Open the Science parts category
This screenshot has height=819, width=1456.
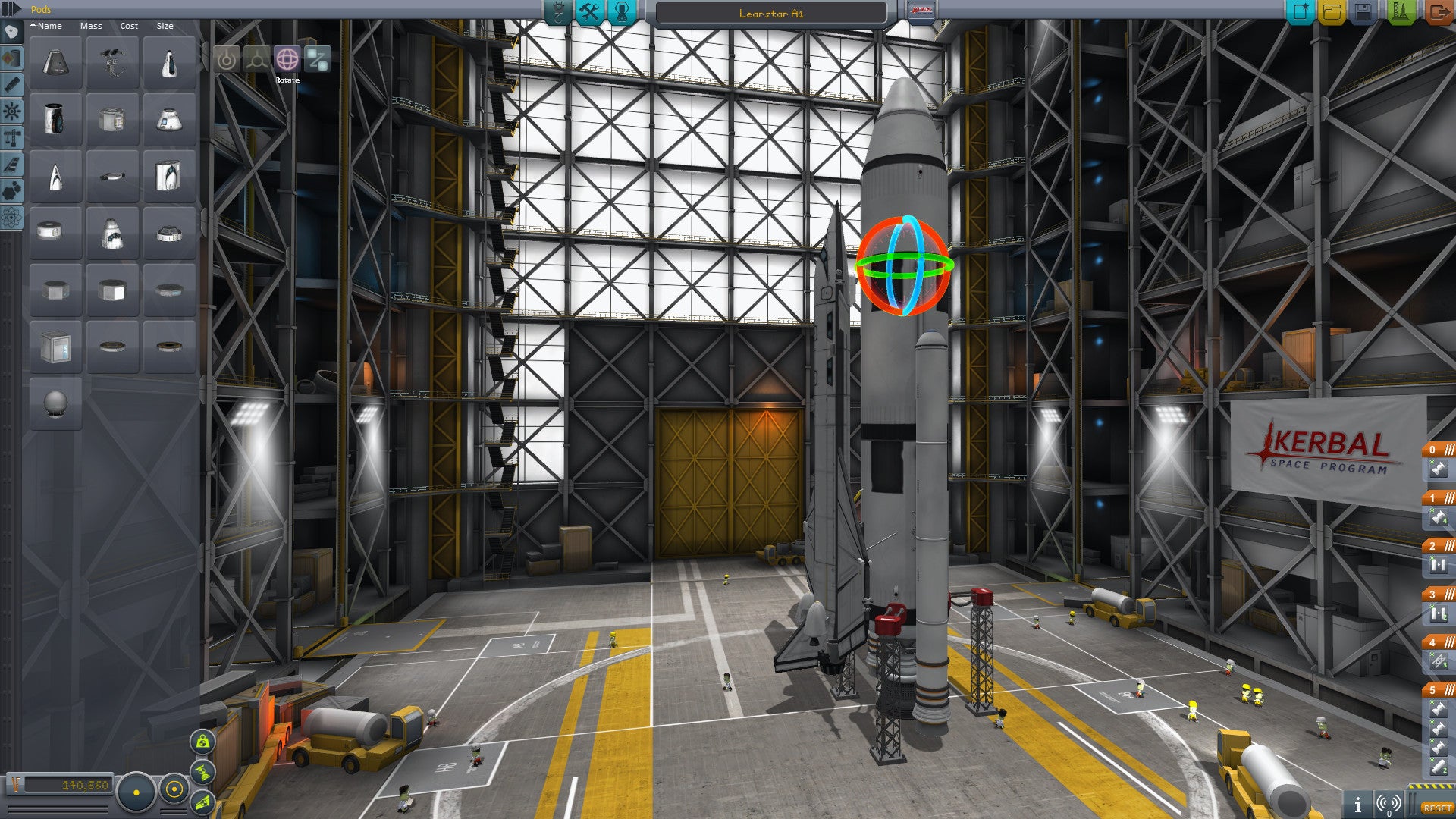tap(11, 216)
